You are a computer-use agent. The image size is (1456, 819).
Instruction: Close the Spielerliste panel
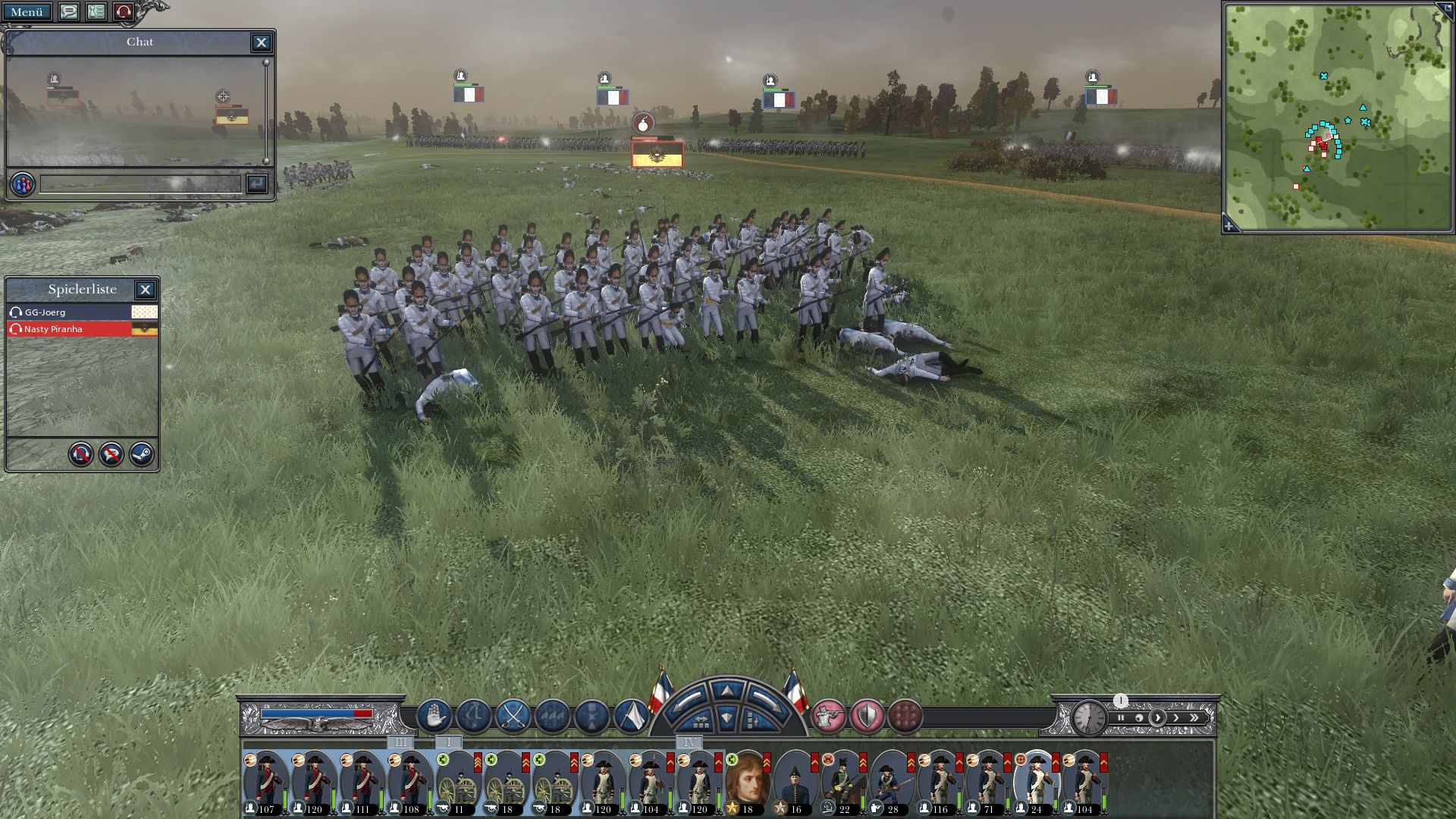pos(145,289)
